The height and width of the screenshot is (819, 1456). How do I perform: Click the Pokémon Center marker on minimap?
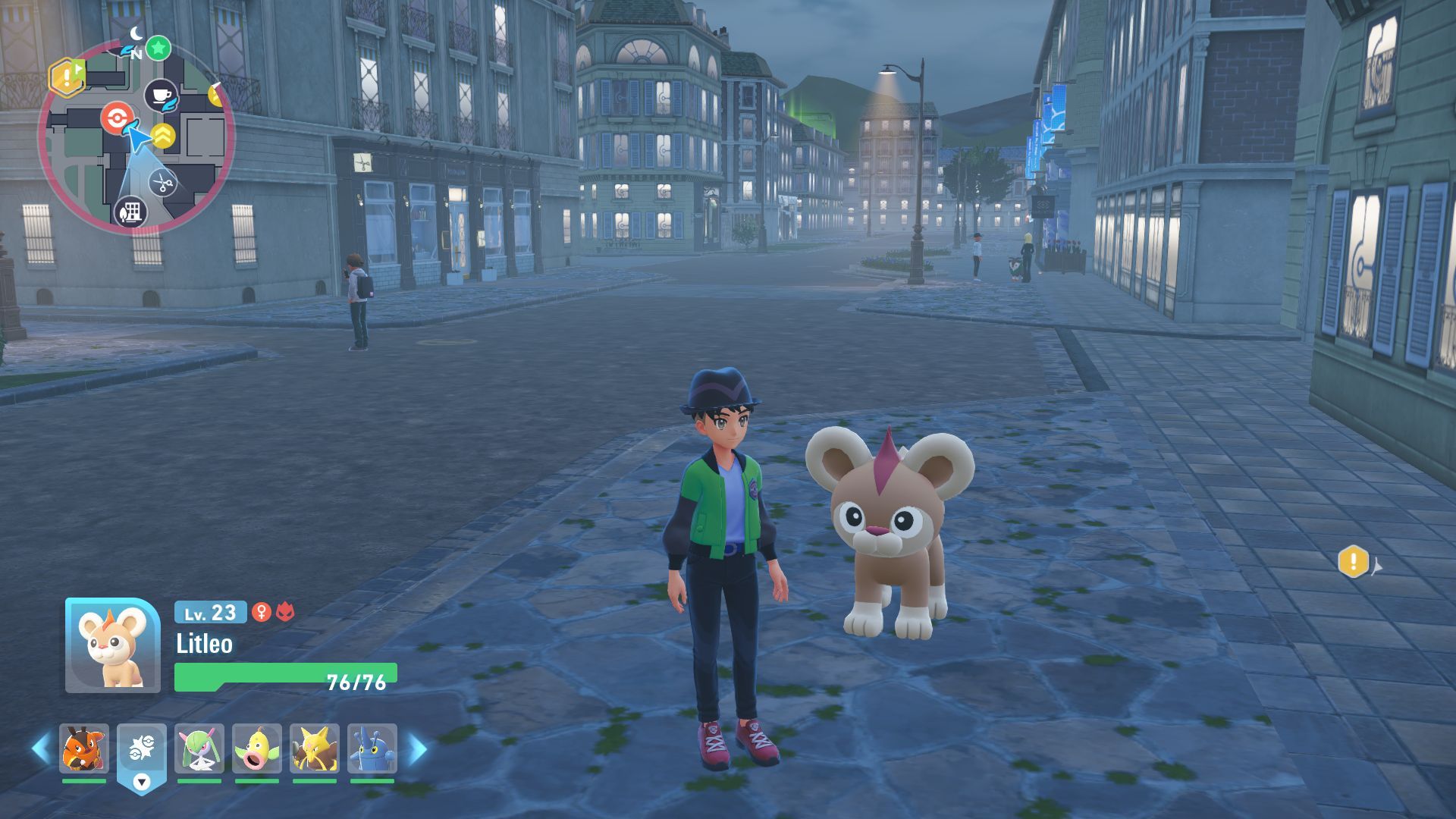117,119
